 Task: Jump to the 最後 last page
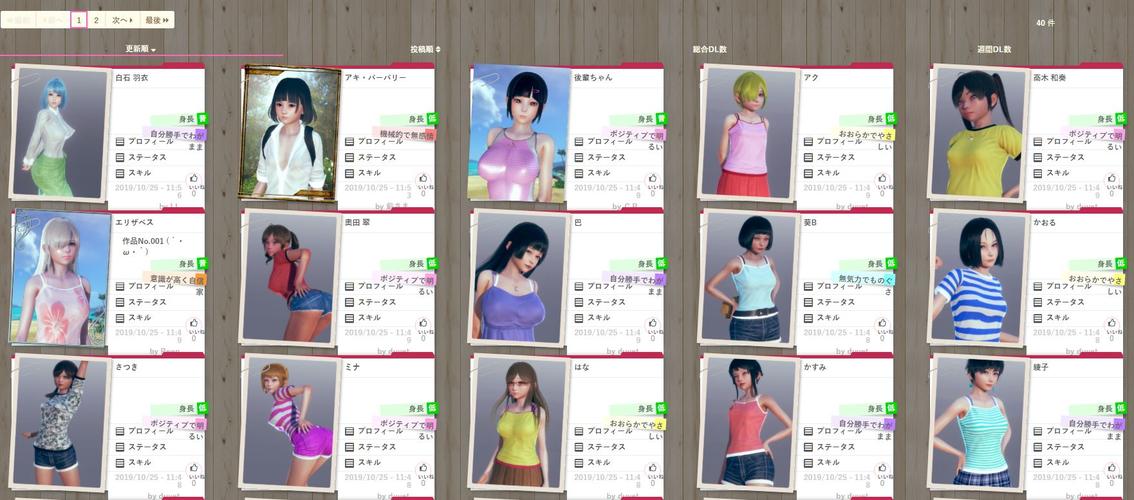157,20
